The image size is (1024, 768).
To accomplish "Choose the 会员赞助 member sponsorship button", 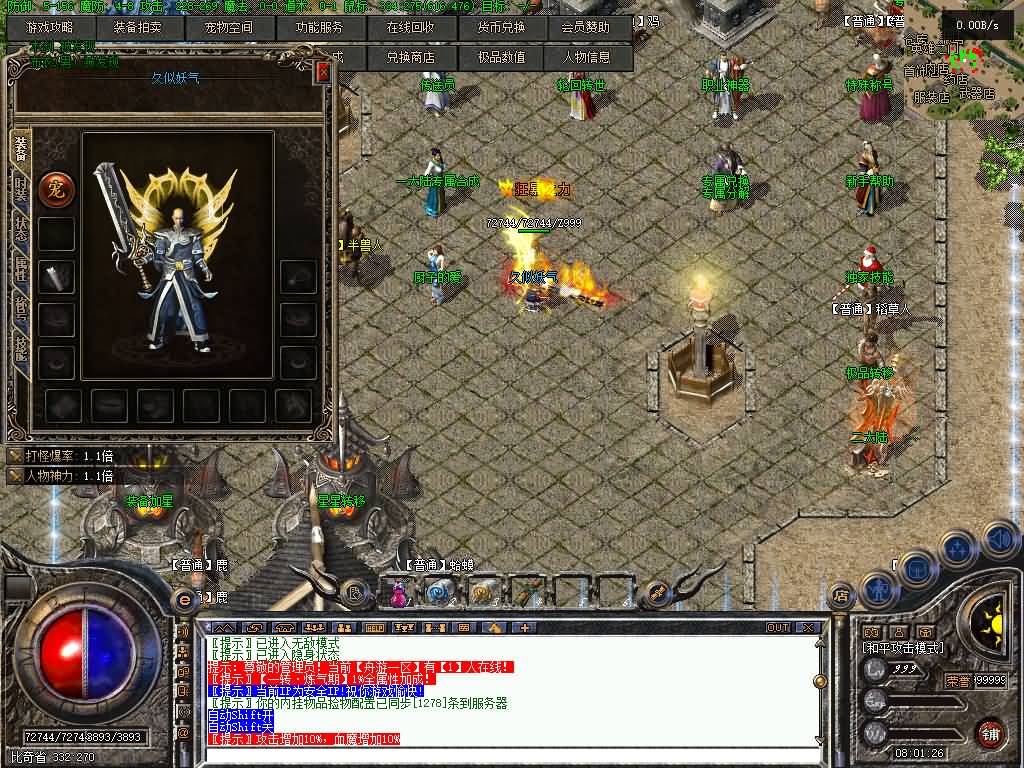I will pyautogui.click(x=585, y=28).
